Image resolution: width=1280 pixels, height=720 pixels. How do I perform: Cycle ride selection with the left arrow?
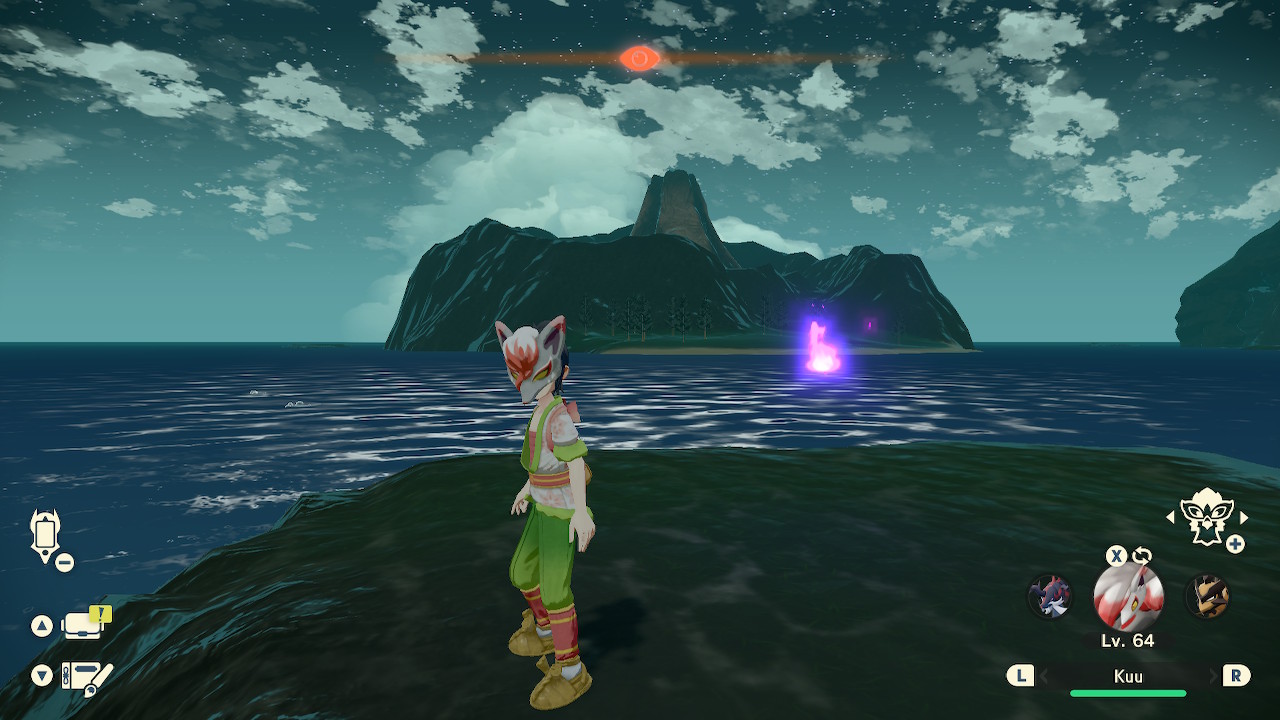coord(1170,517)
